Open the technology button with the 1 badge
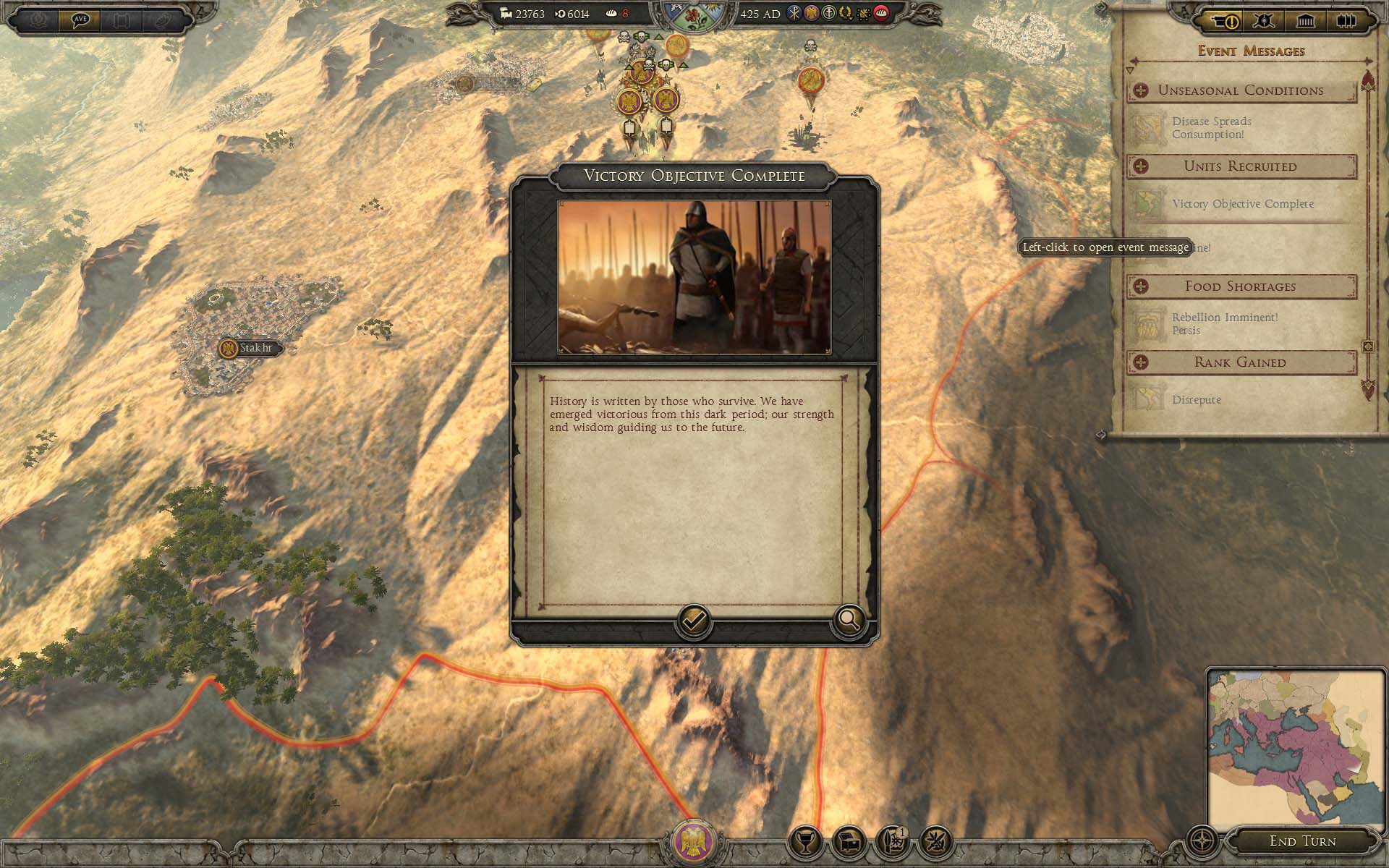The width and height of the screenshot is (1389, 868). pyautogui.click(x=893, y=842)
